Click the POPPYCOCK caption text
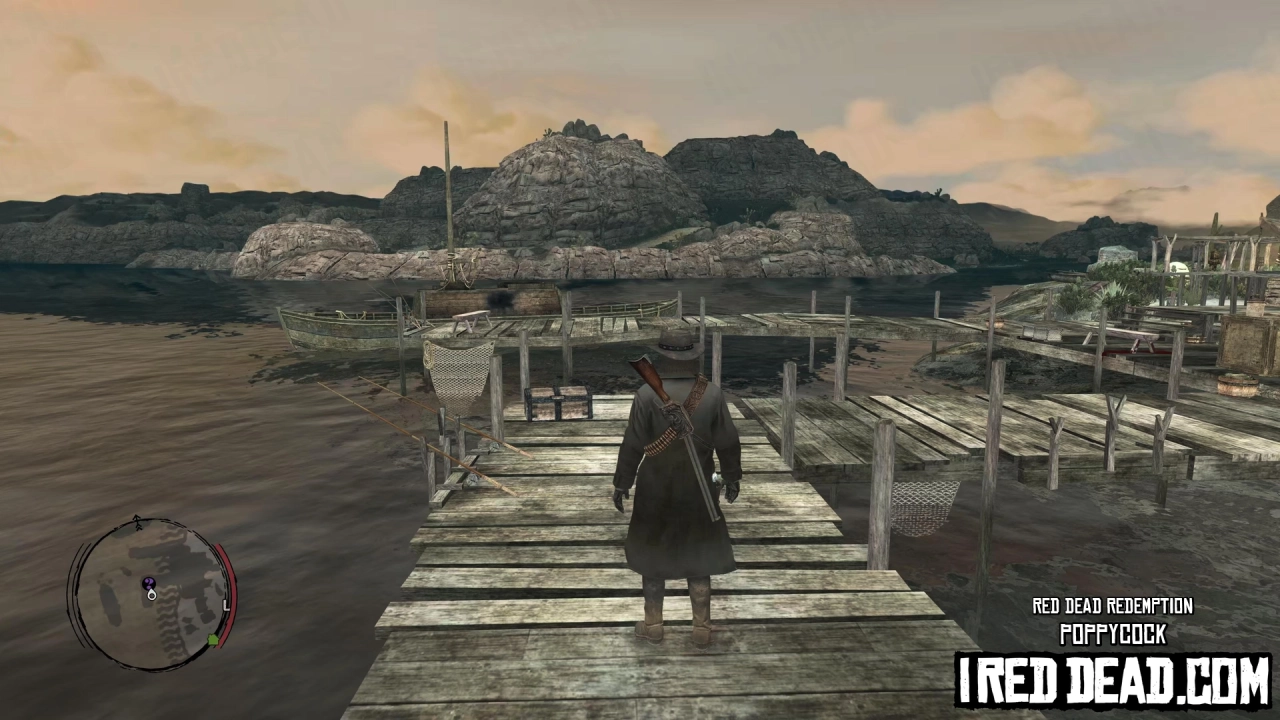 click(1112, 633)
